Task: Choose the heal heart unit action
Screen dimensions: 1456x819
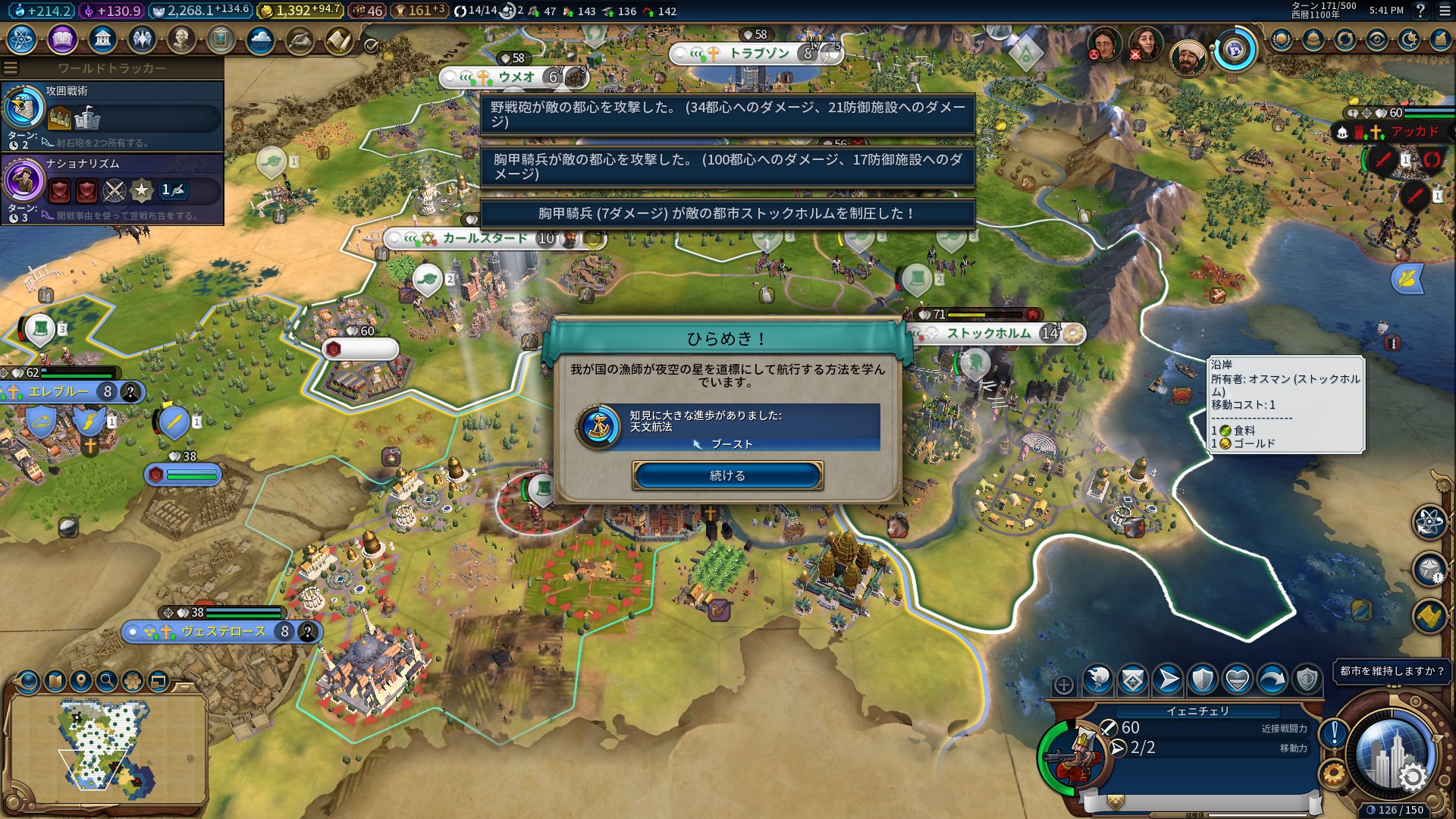Action: tap(1238, 680)
